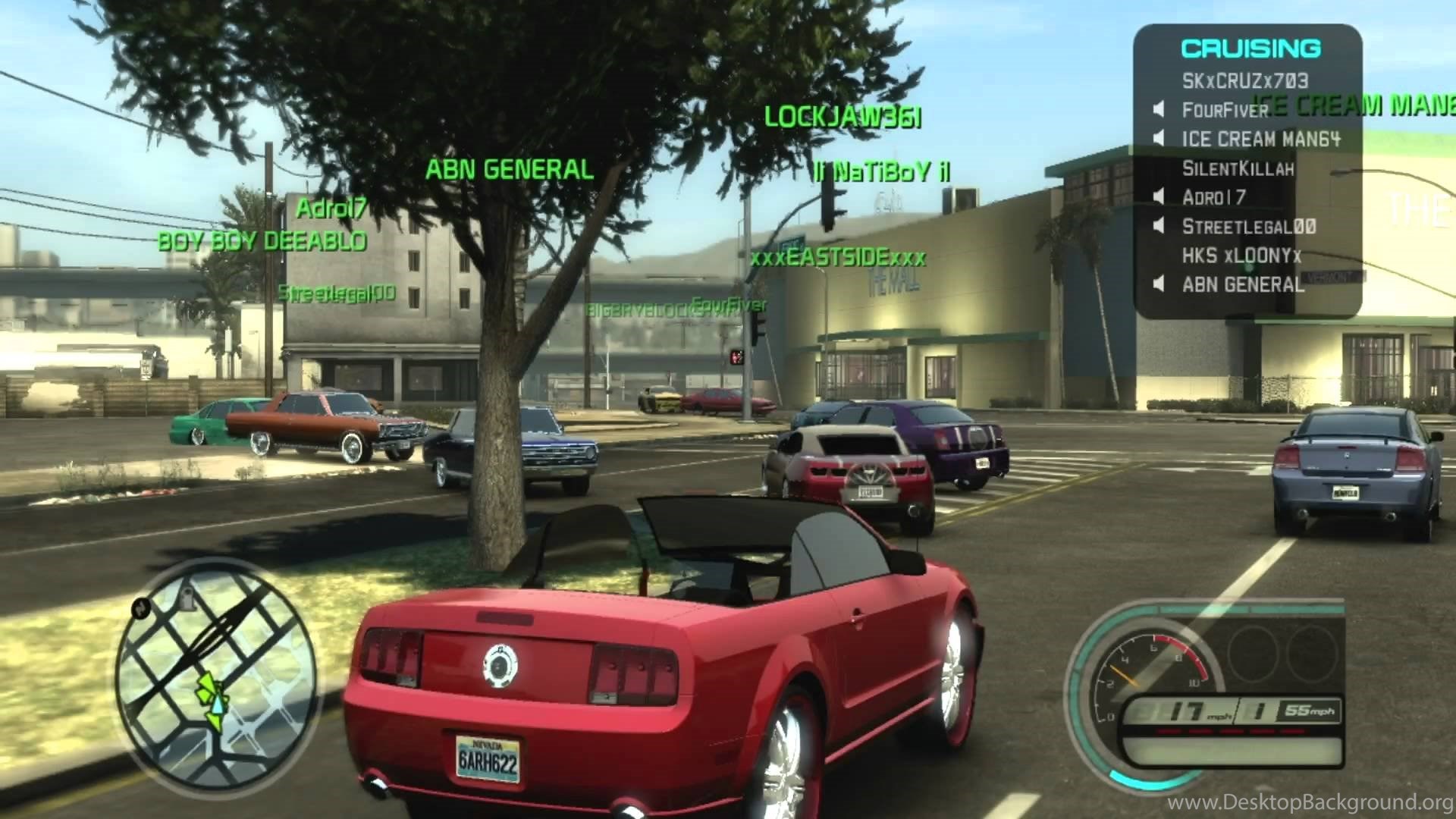
Task: Click the ii NaTiBoY ii name tag
Action: 882,173
